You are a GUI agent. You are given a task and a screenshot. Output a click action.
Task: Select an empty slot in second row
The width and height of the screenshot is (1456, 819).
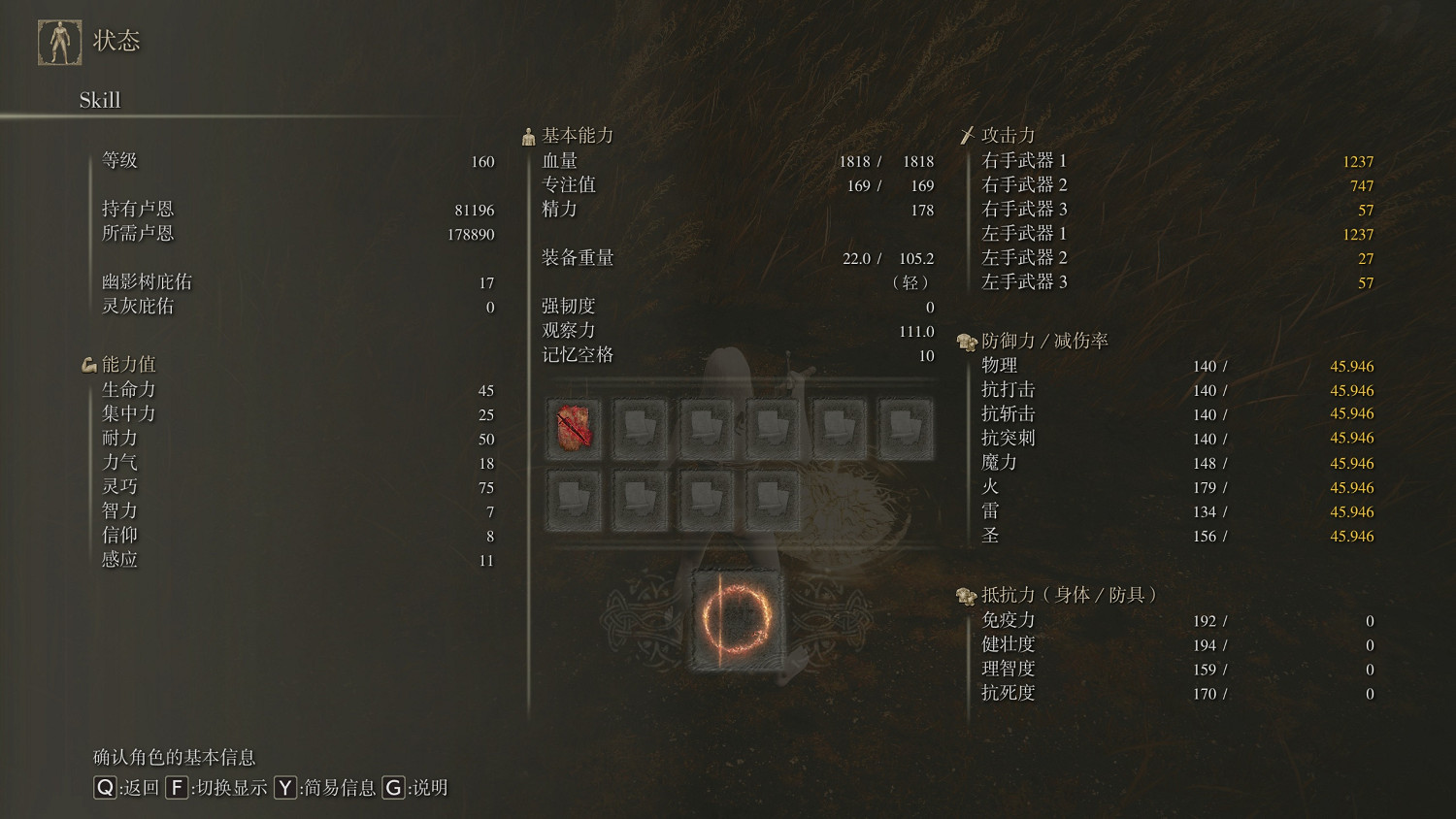[x=574, y=497]
